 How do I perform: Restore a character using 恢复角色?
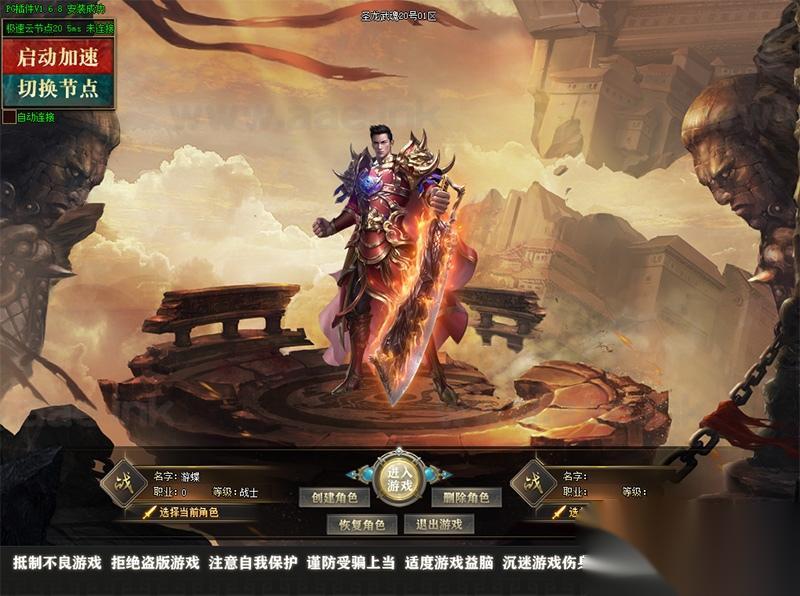(361, 524)
